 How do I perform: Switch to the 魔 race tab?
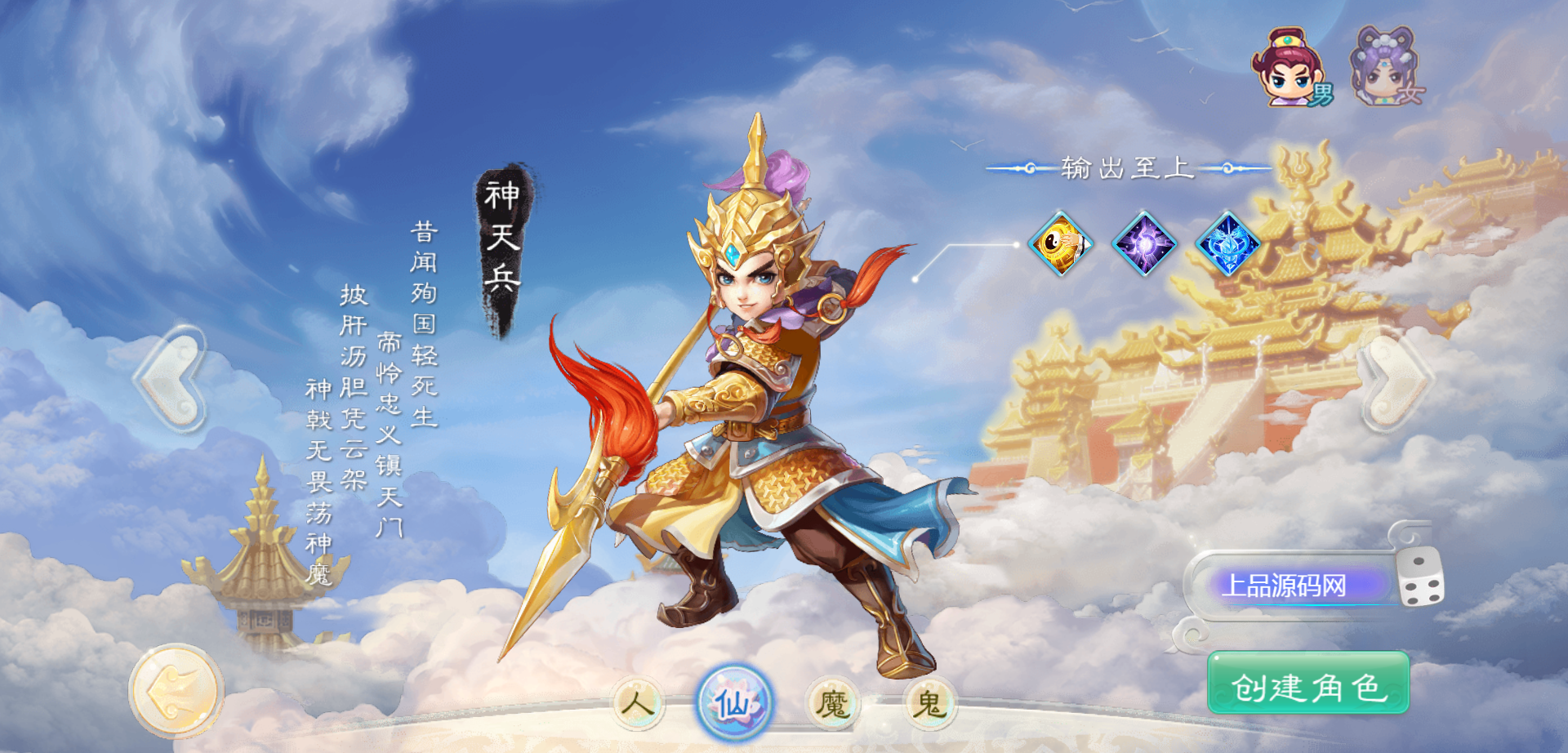[832, 702]
